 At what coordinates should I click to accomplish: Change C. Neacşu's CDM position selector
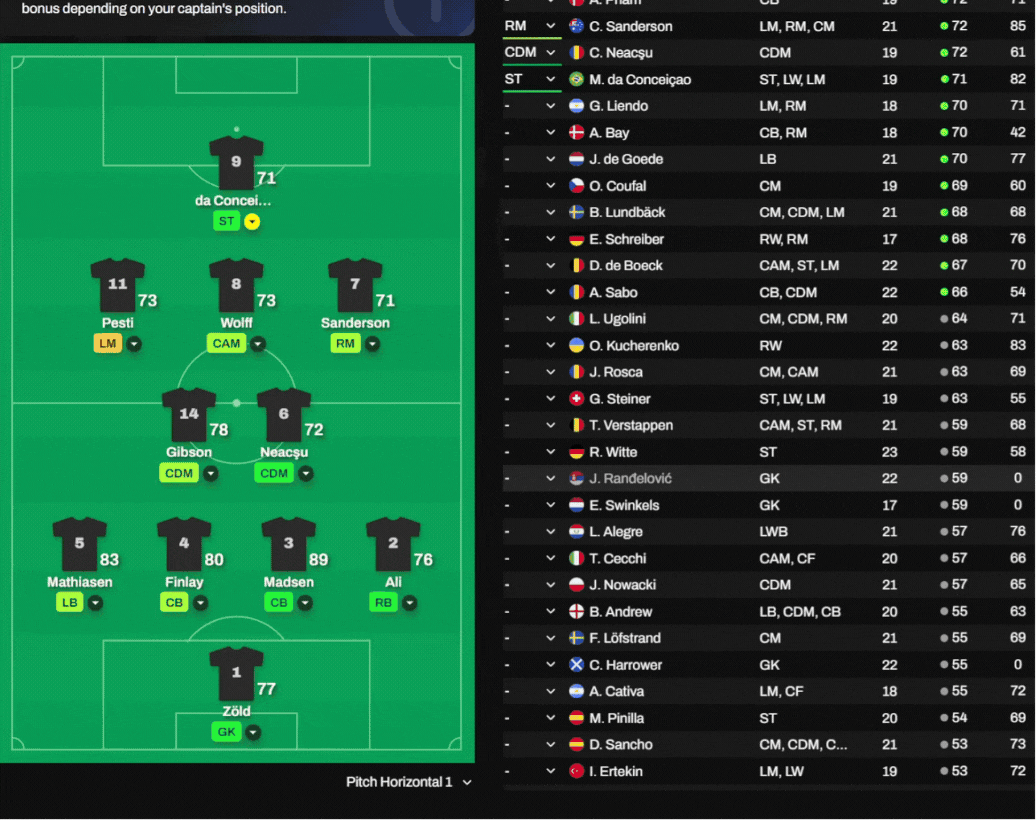pos(531,52)
